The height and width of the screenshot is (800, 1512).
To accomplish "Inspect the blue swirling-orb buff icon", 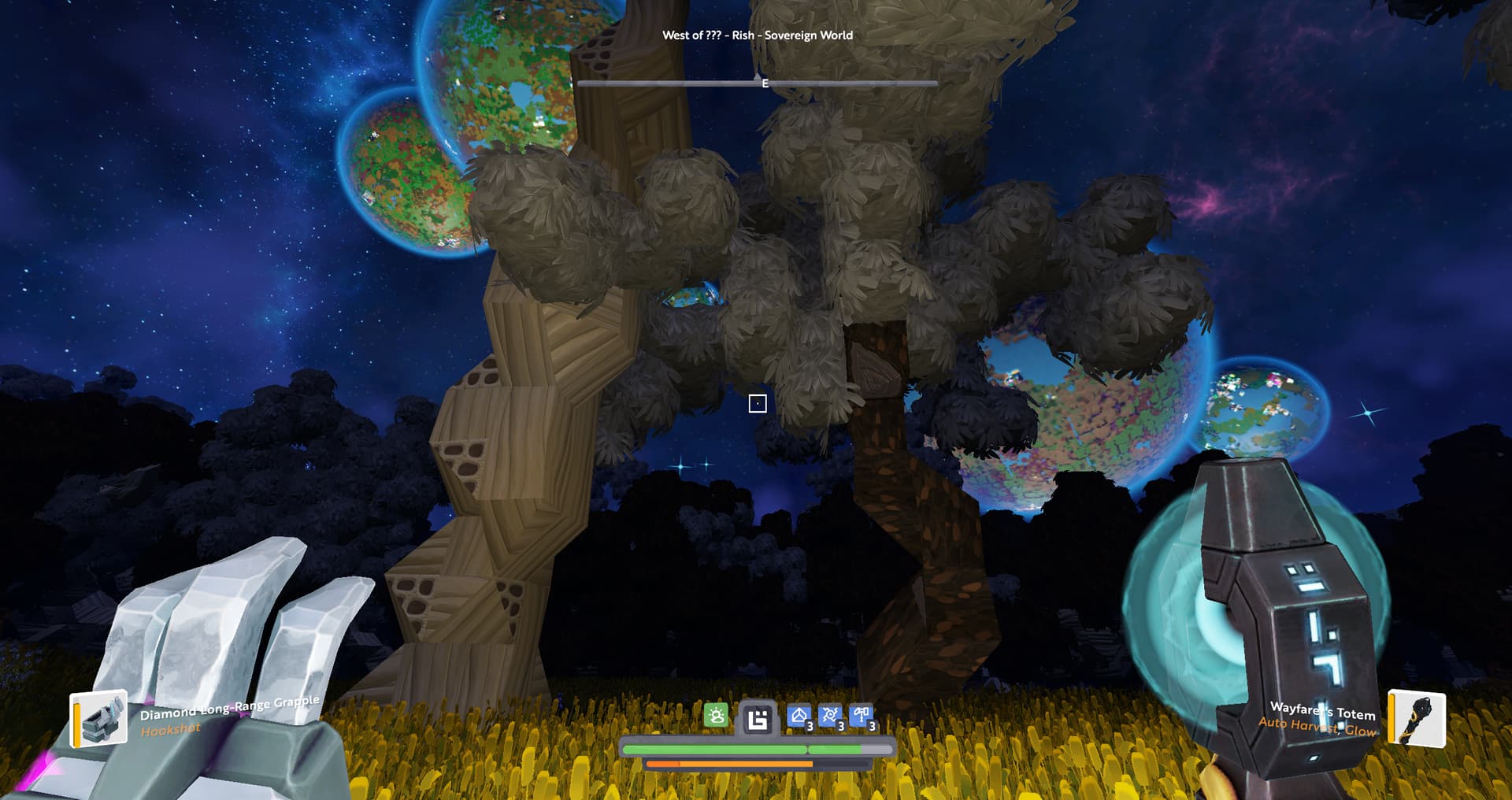I will coord(830,716).
